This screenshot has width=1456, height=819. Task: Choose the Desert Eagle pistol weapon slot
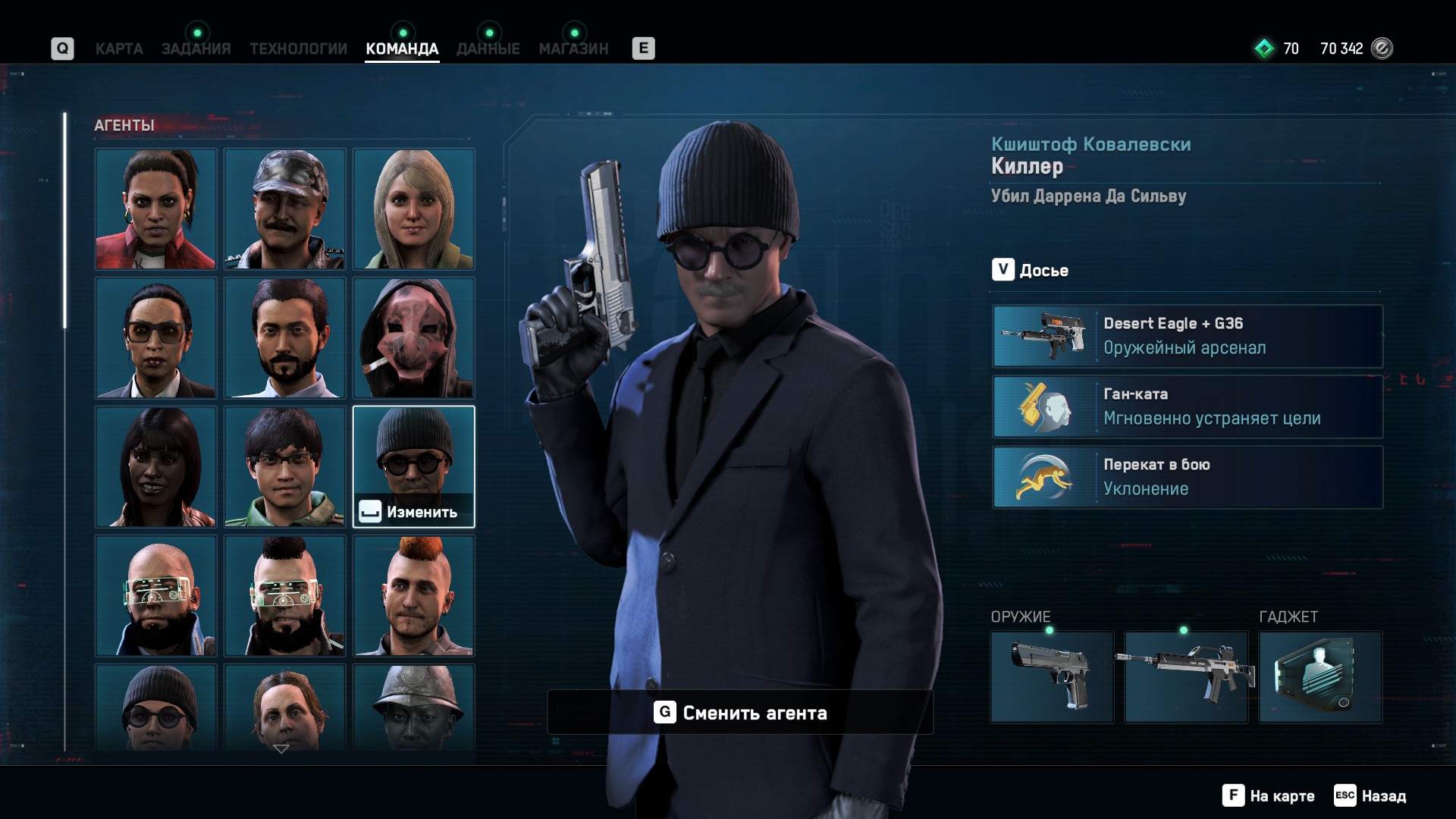(1052, 676)
